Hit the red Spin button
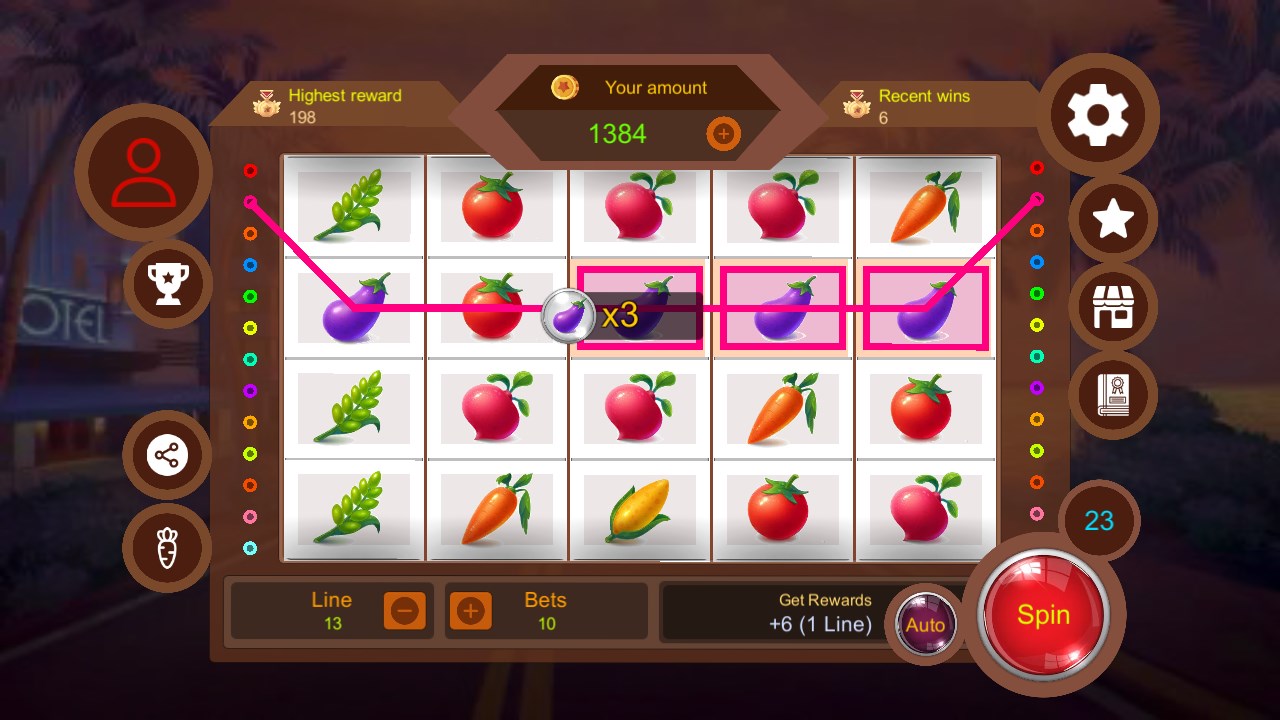This screenshot has width=1280, height=720. tap(1044, 614)
